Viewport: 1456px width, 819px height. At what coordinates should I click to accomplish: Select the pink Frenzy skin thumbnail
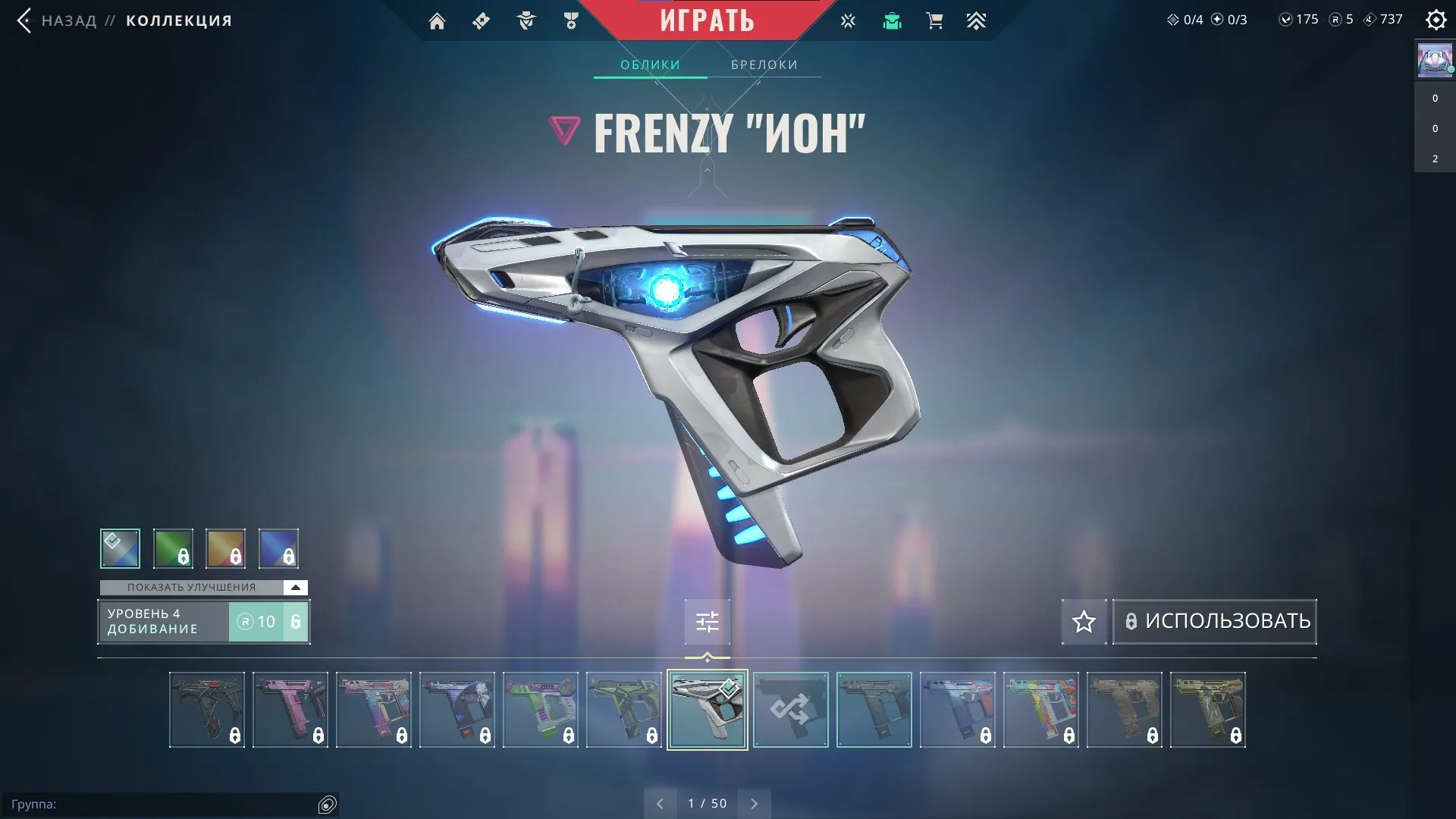coord(290,711)
